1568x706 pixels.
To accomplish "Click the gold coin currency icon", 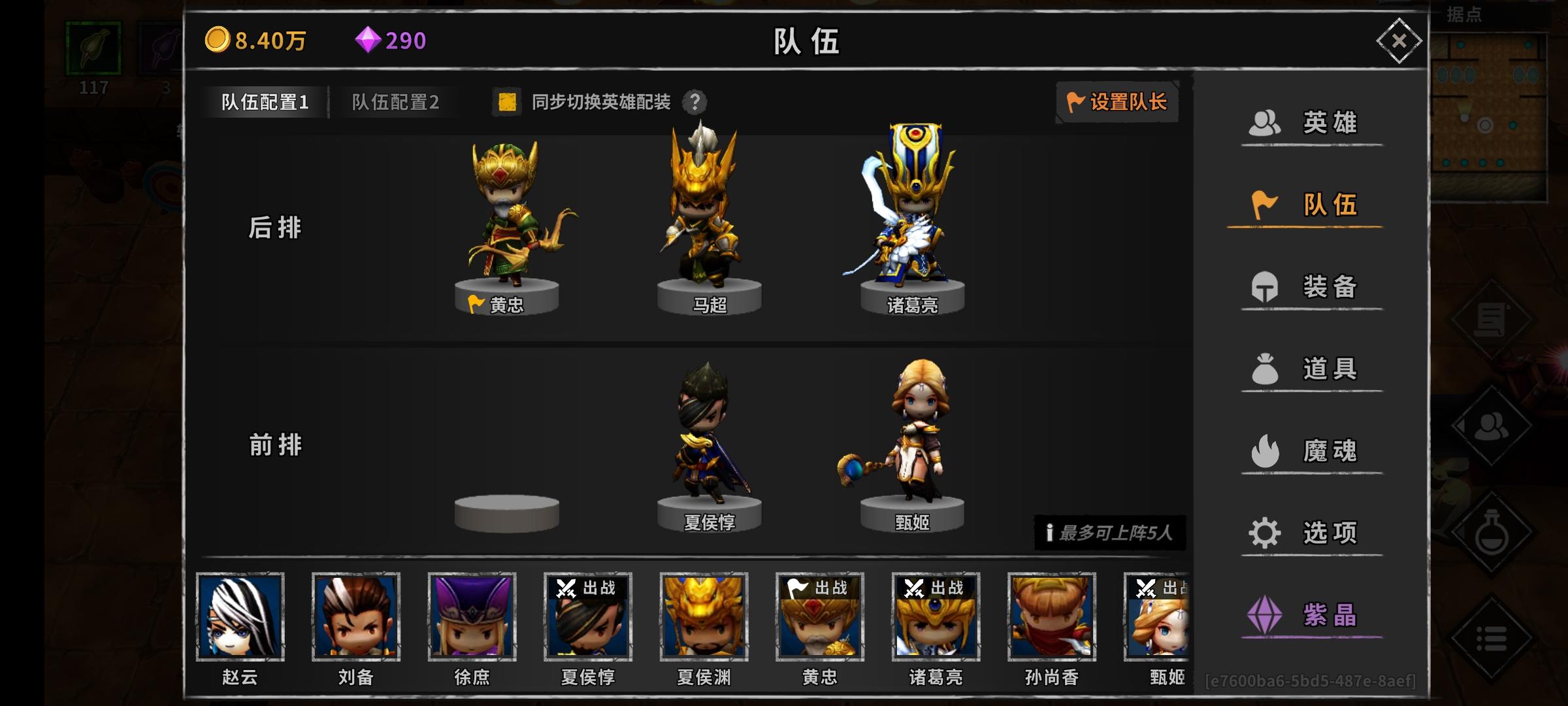I will tap(218, 41).
